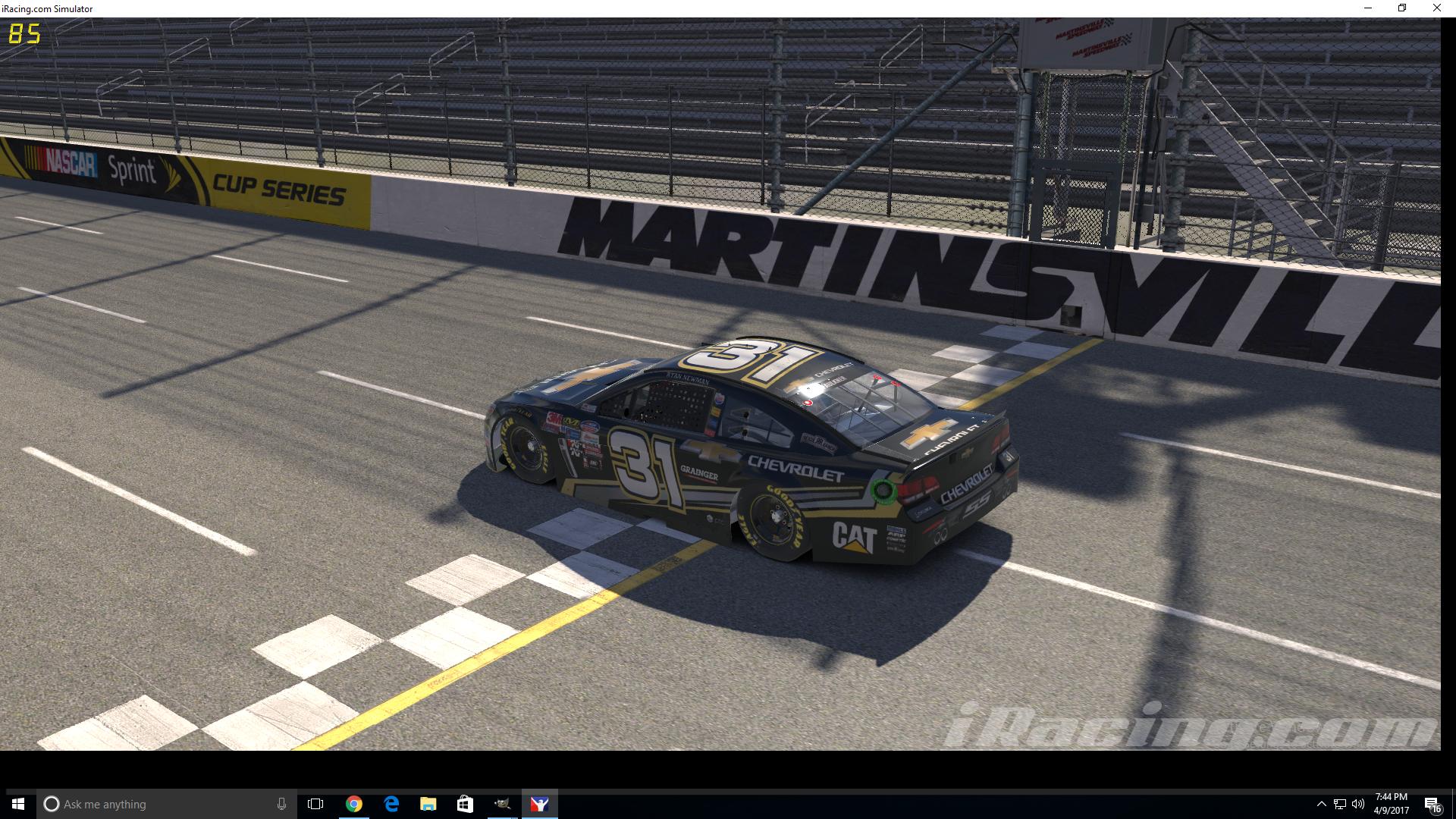Screen dimensions: 1456x819
Task: Open the Microsoft Store from the taskbar
Action: tap(464, 804)
